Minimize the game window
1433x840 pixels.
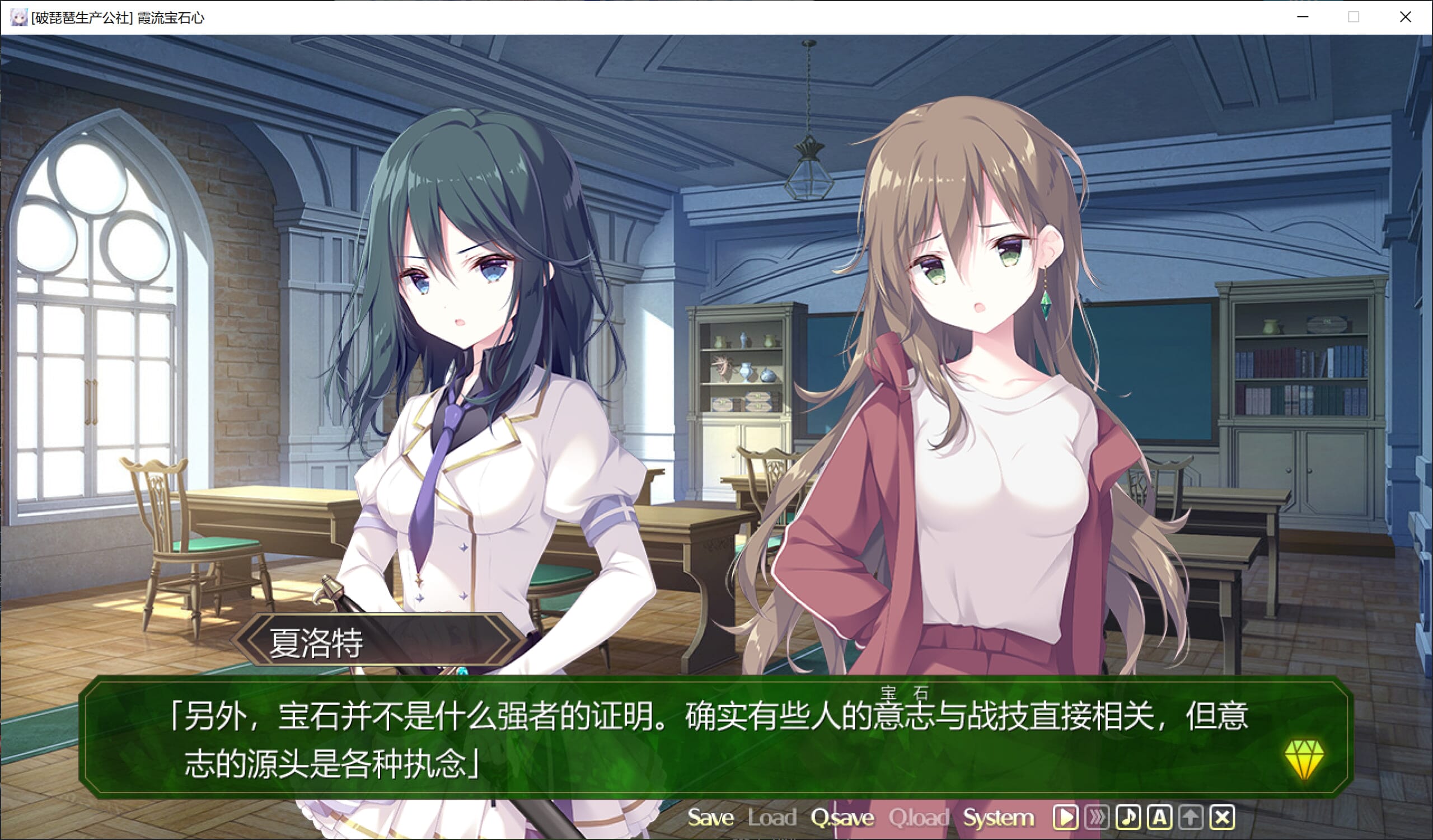click(1303, 17)
